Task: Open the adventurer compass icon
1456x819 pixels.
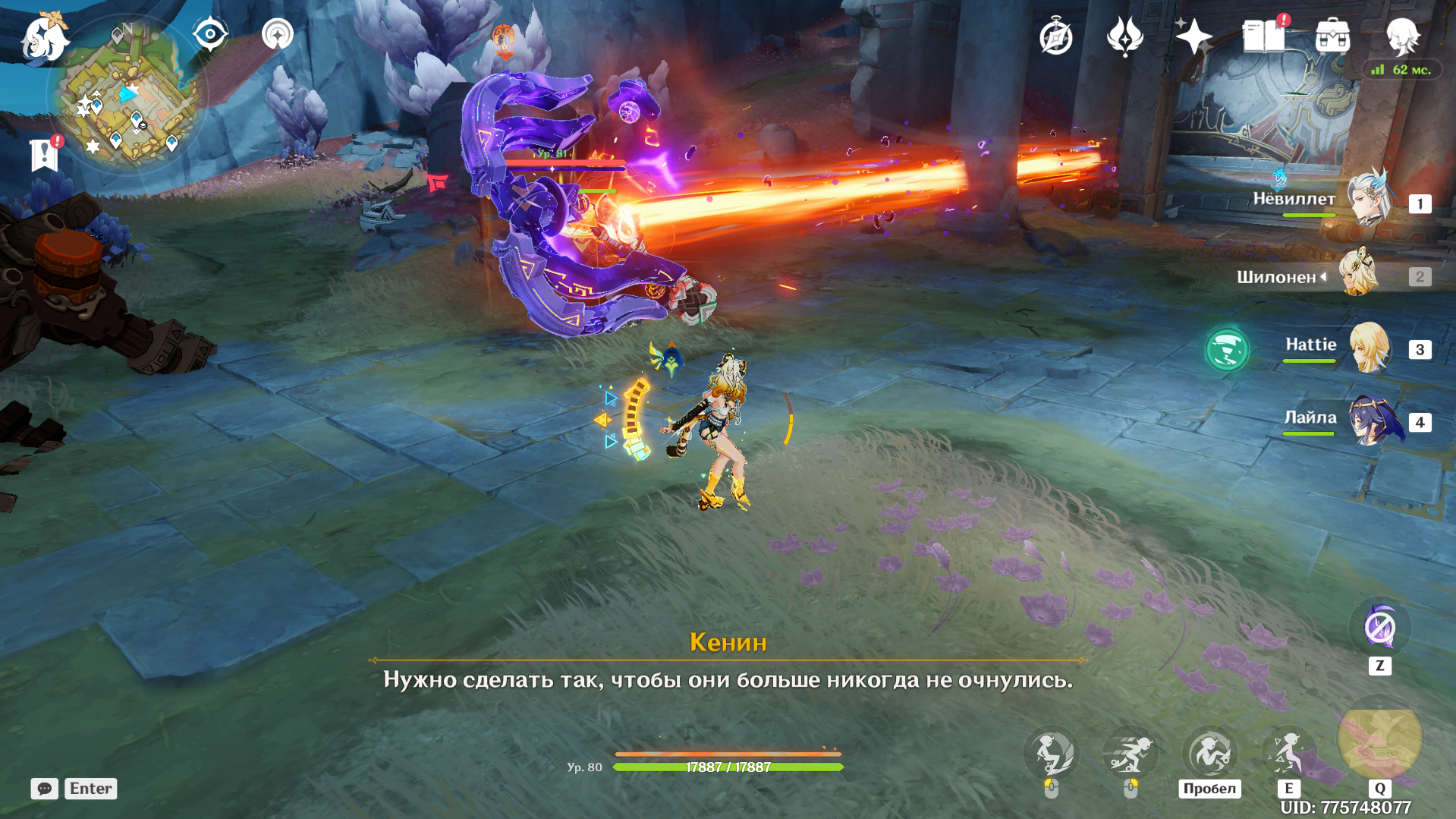Action: pos(1055,36)
